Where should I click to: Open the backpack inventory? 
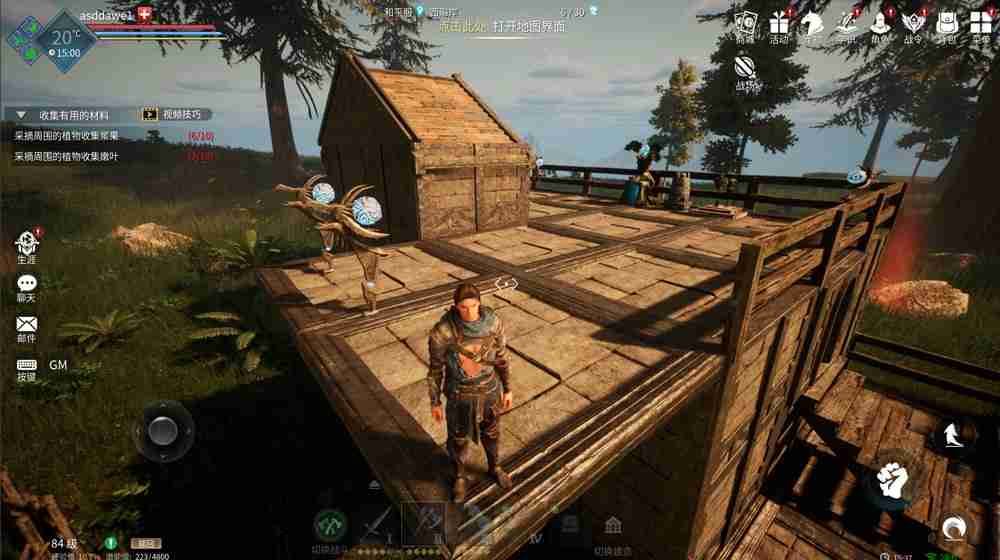tap(945, 23)
